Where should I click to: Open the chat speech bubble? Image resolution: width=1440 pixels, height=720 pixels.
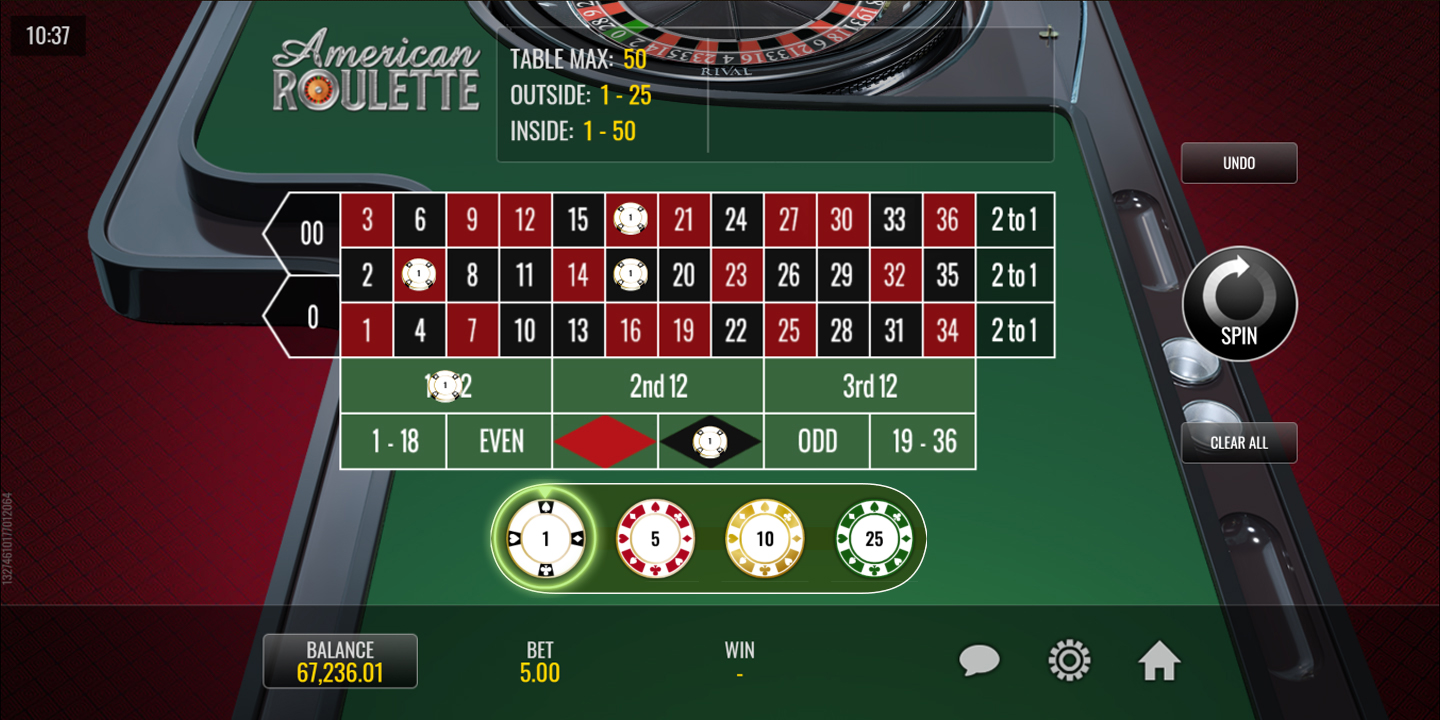[x=979, y=661]
